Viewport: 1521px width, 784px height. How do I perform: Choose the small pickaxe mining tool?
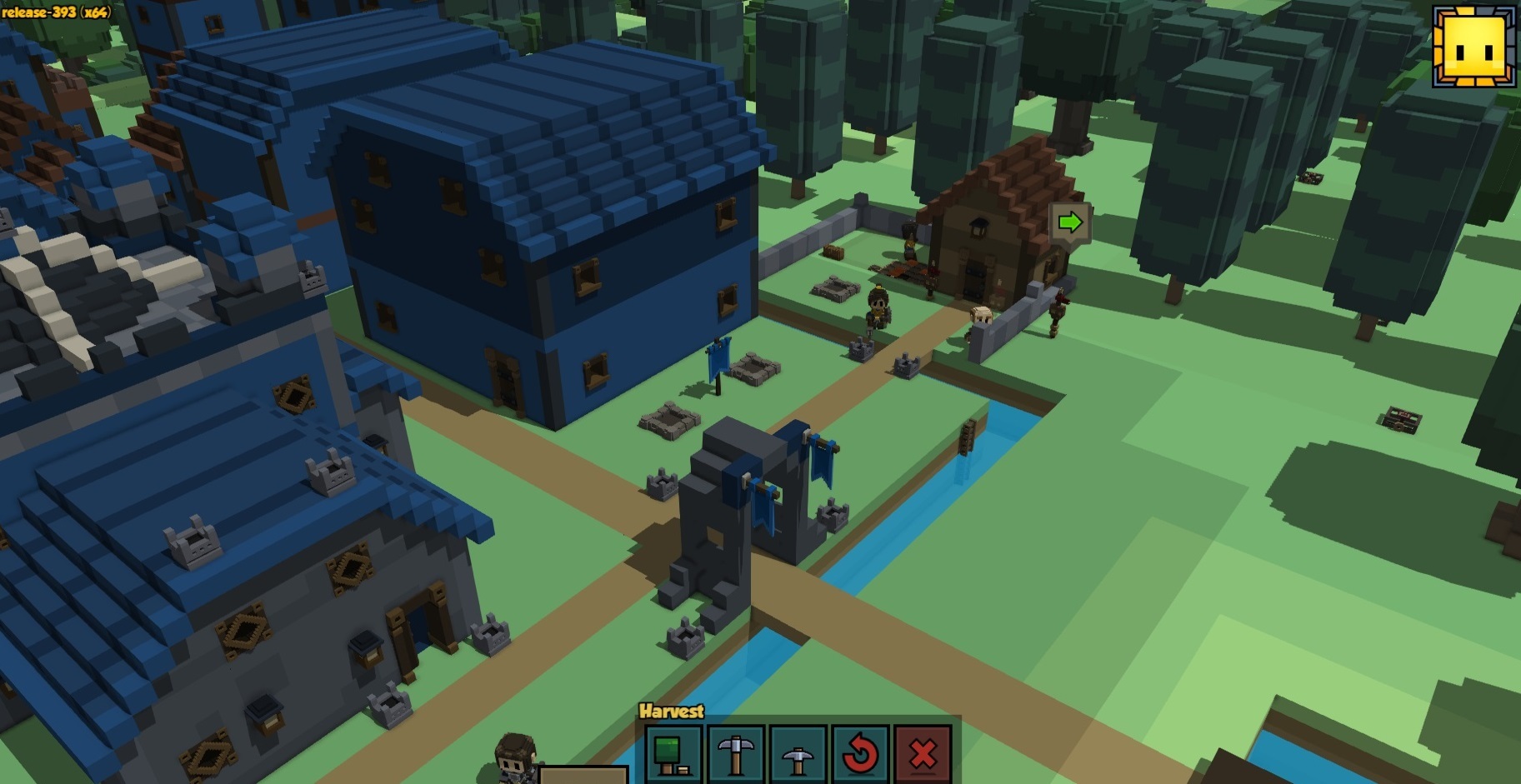tap(798, 753)
